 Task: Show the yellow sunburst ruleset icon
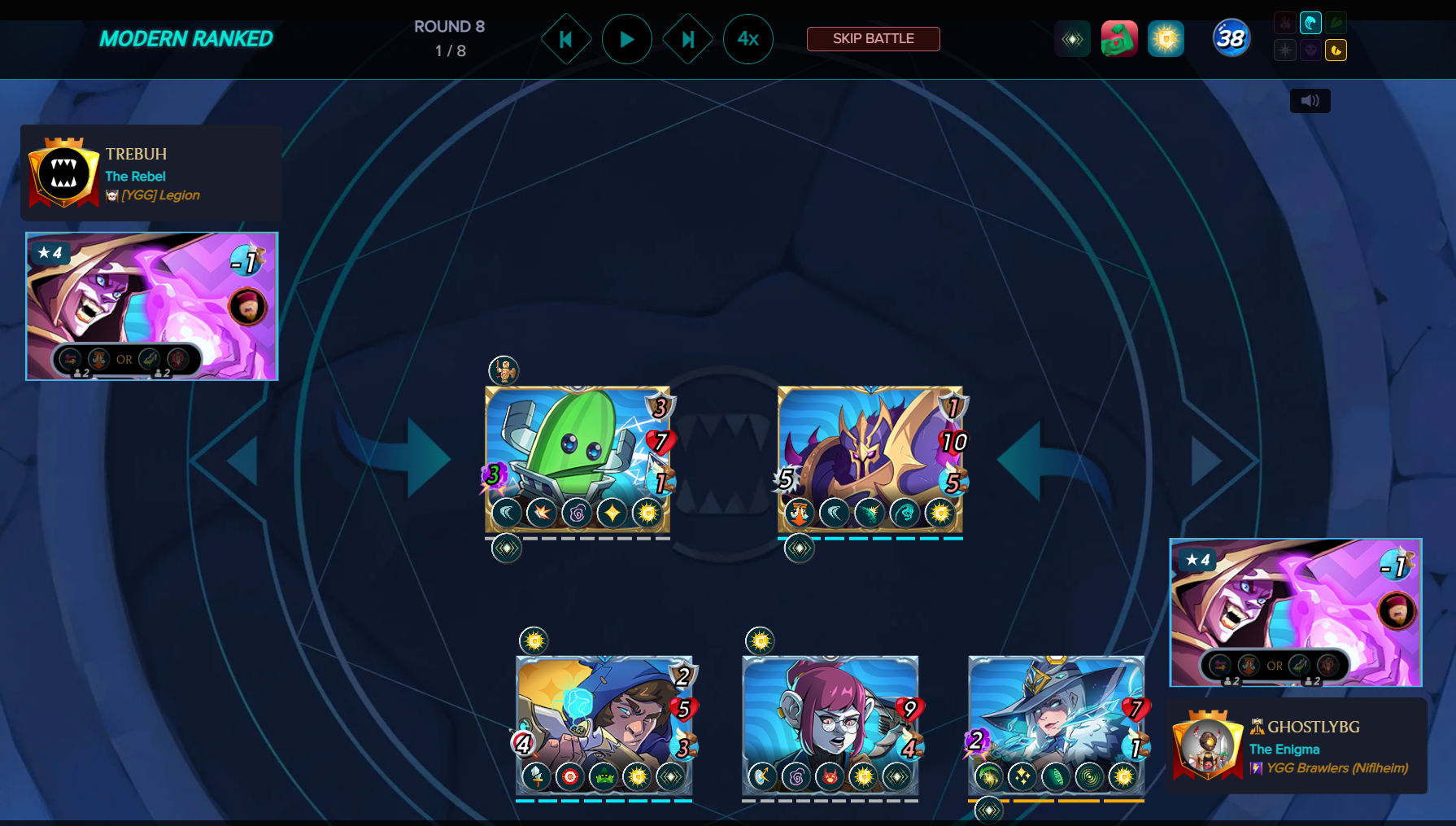pos(1166,39)
